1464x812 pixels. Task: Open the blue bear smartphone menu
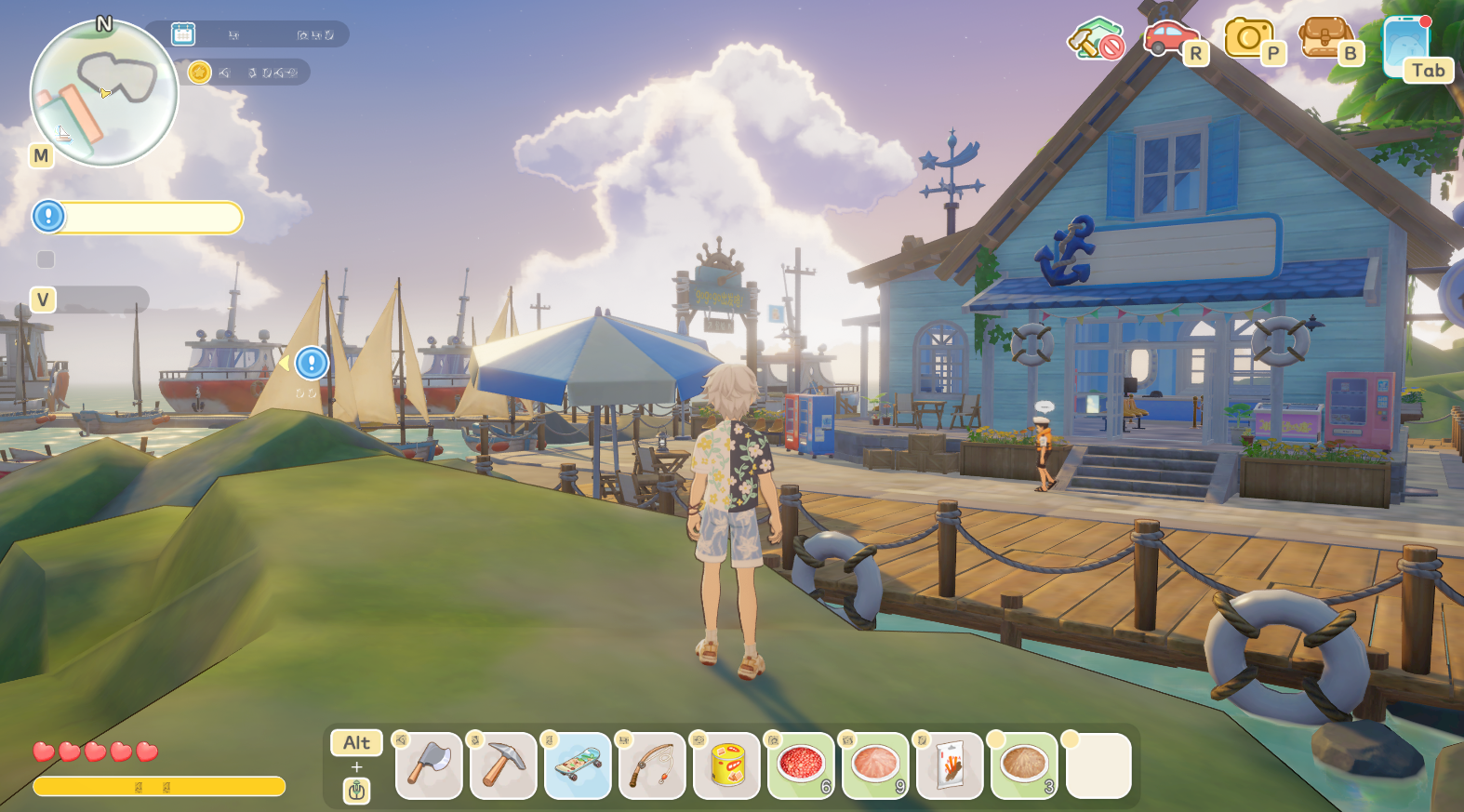tap(1406, 45)
